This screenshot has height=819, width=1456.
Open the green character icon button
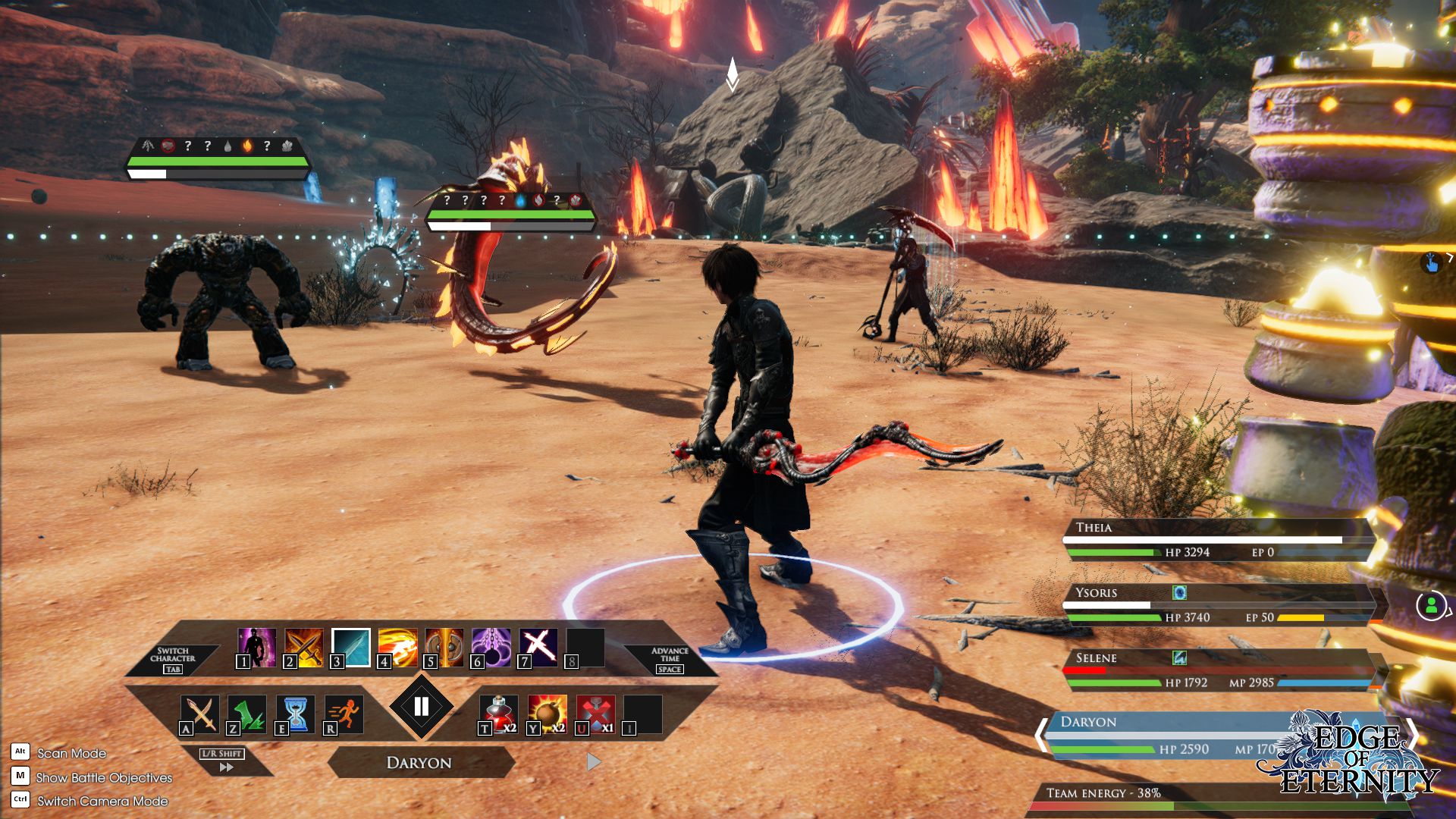(1431, 606)
